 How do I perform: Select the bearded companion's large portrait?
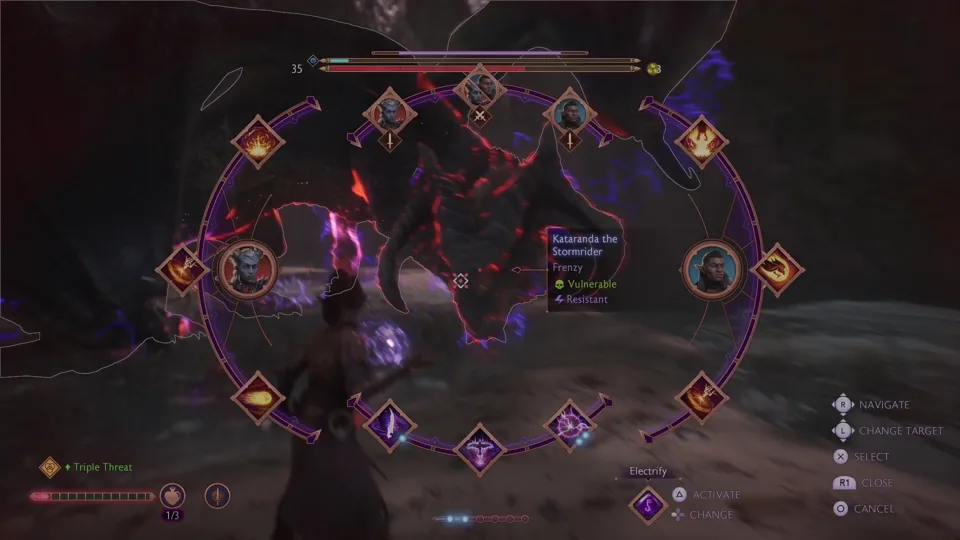714,269
